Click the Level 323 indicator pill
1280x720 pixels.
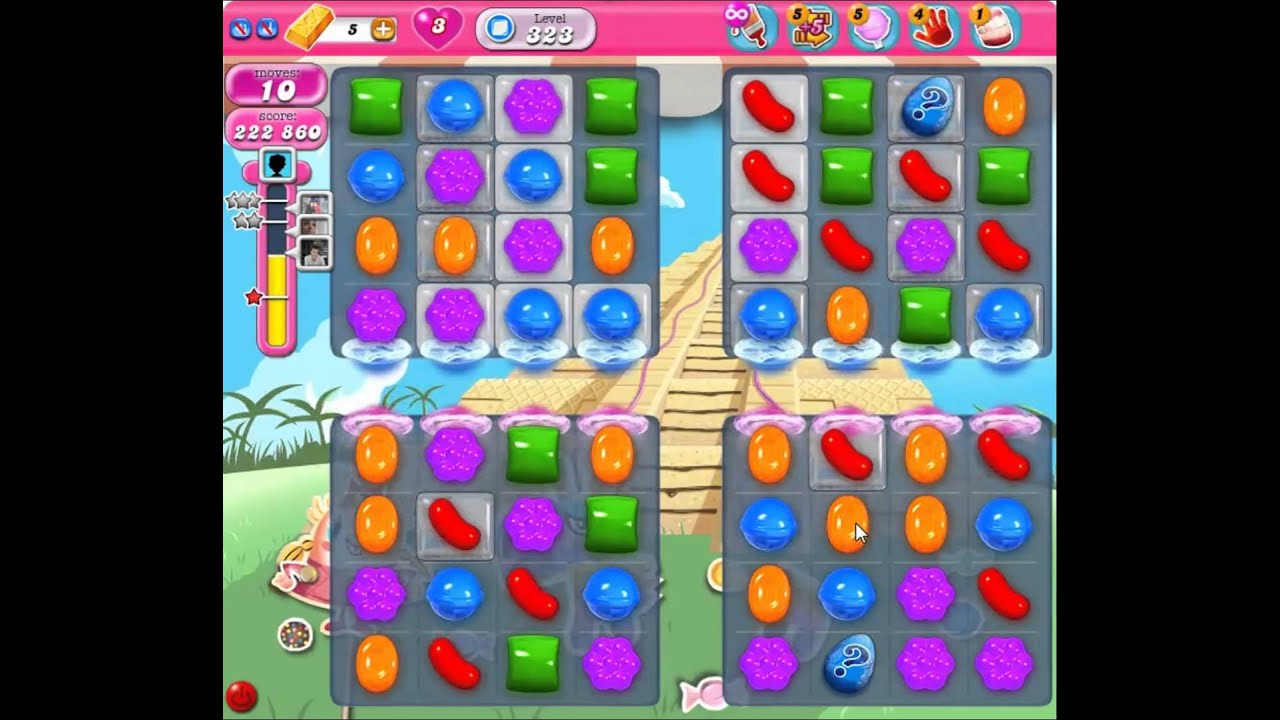pos(536,29)
